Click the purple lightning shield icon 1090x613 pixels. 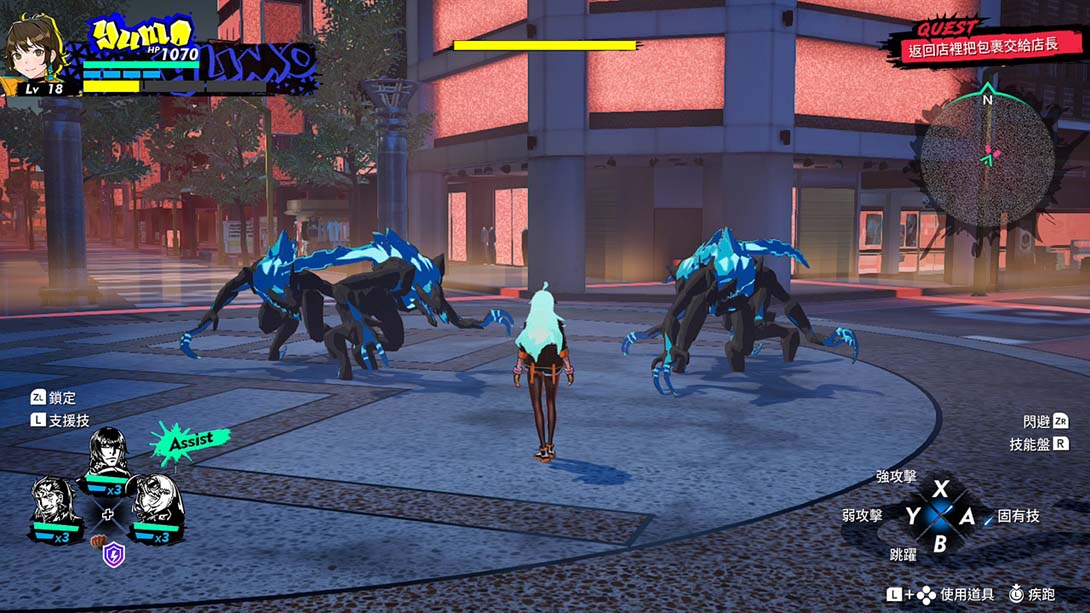coord(114,554)
